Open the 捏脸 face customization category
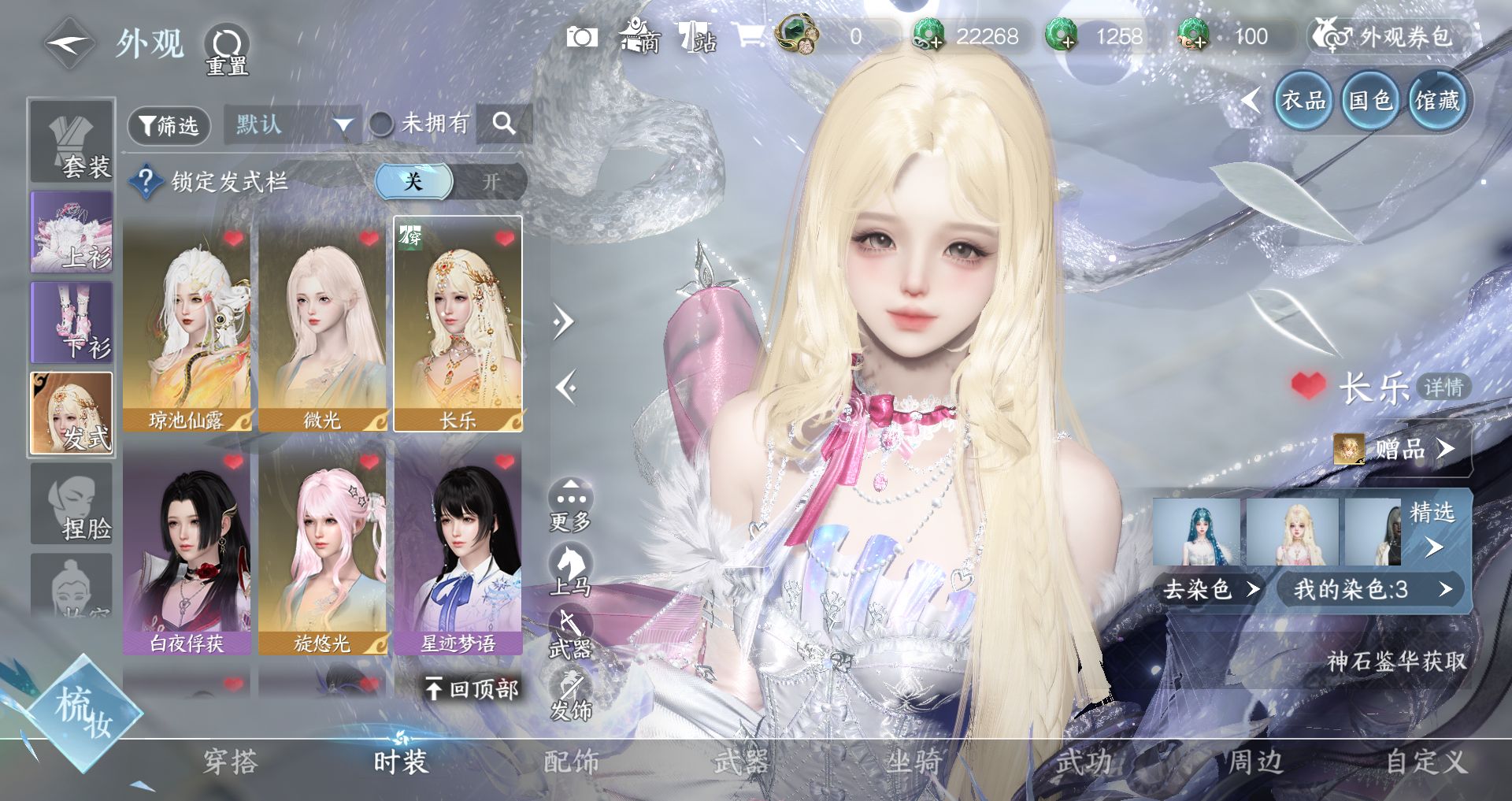Viewport: 1512px width, 801px height. click(72, 504)
